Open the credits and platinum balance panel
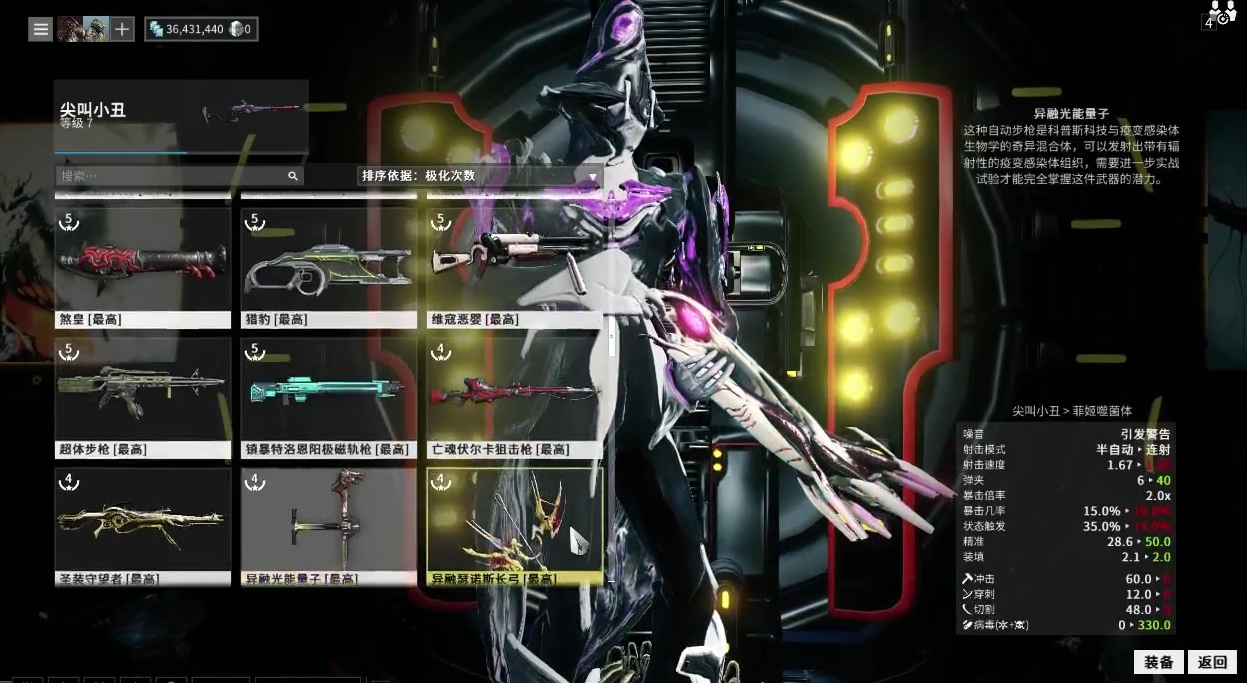The height and width of the screenshot is (683, 1247). (201, 29)
